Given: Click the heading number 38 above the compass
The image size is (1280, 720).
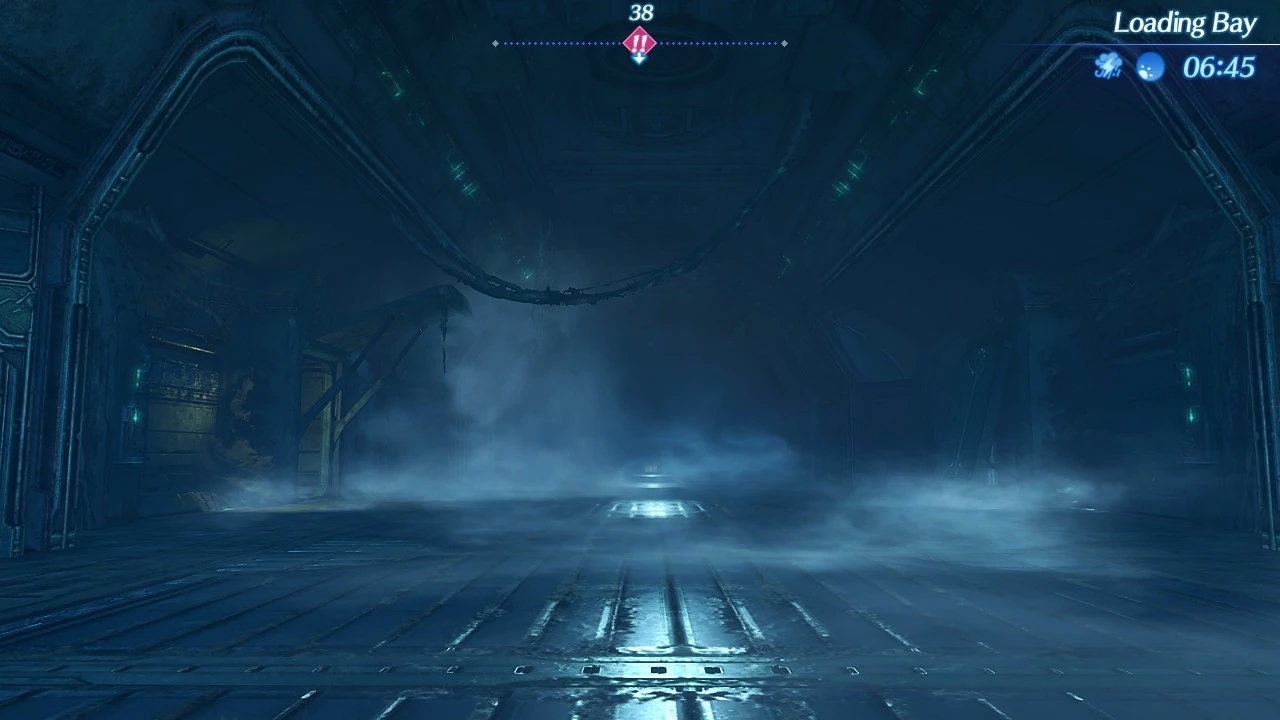Looking at the screenshot, I should pos(640,14).
